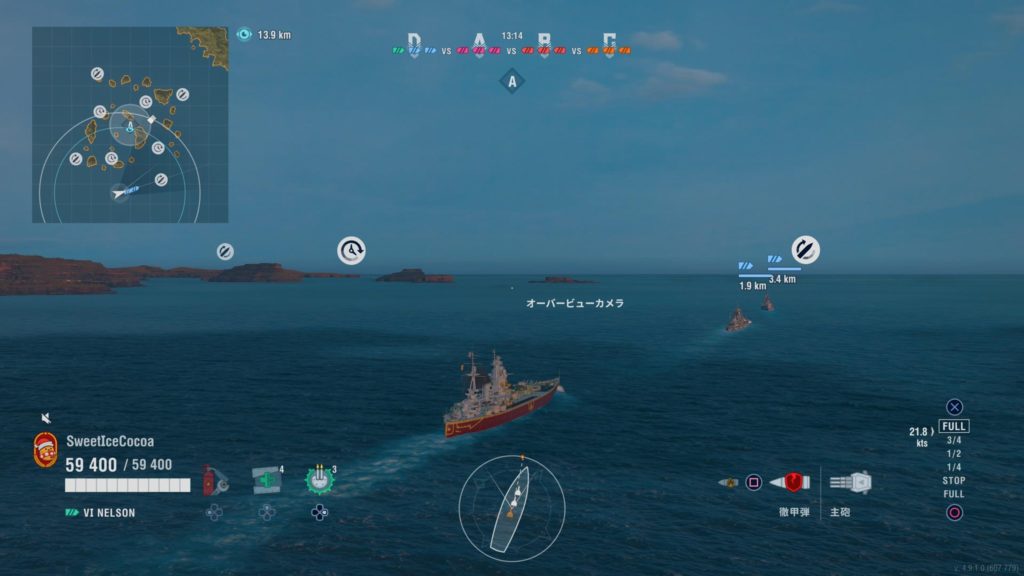Set engine throttle to 3/4
1024x576 pixels.
point(954,440)
